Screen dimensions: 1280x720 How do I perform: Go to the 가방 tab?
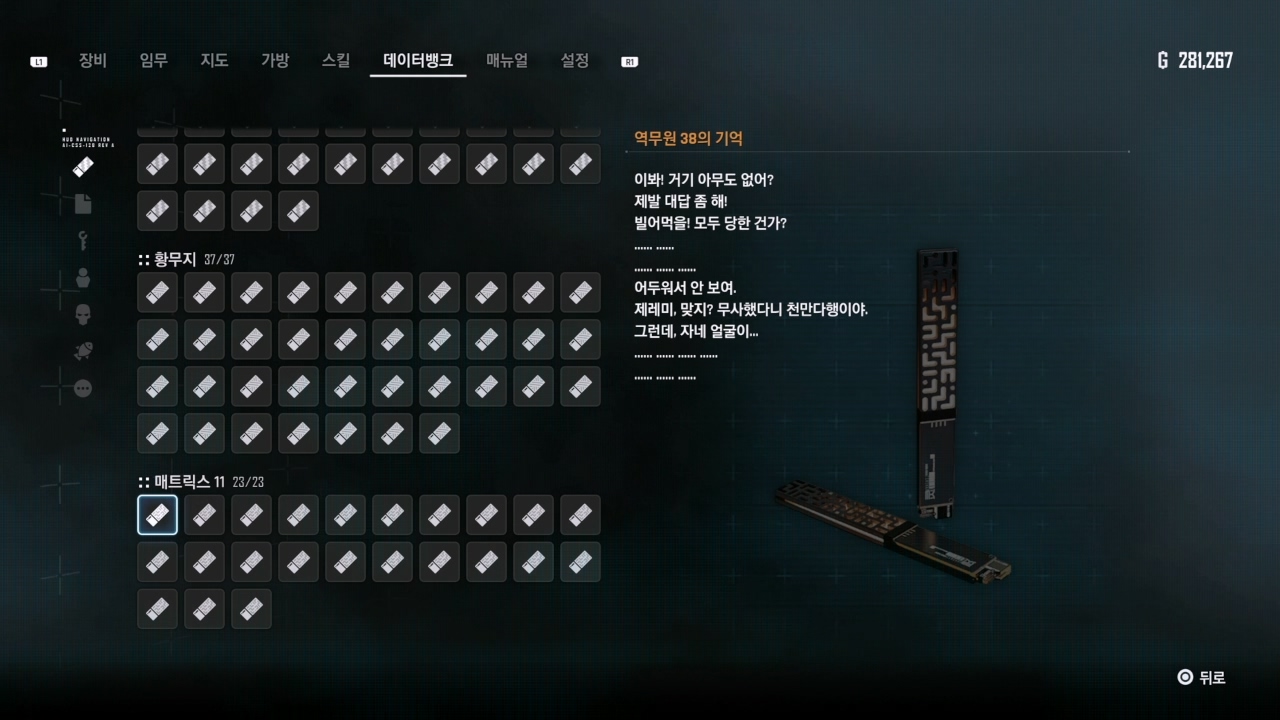275,60
